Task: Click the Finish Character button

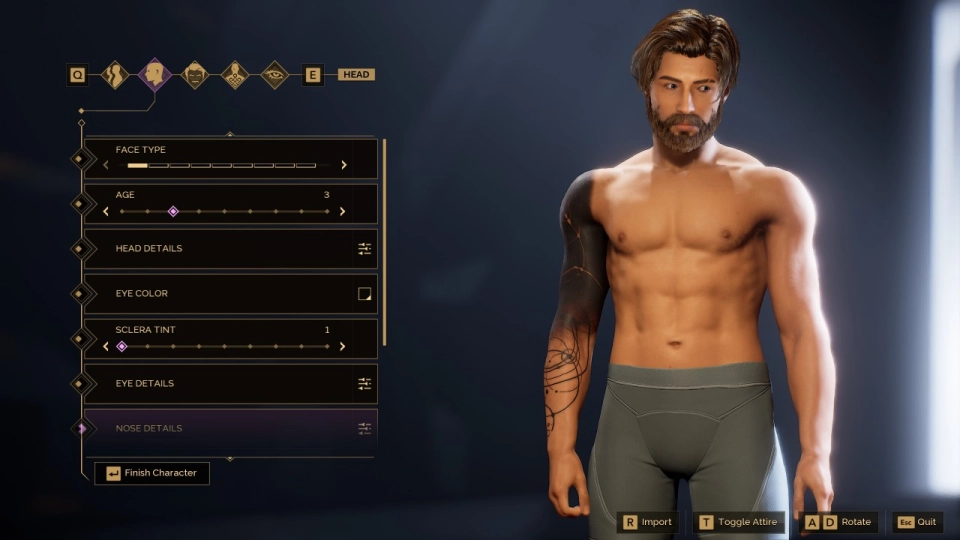Action: click(x=152, y=473)
